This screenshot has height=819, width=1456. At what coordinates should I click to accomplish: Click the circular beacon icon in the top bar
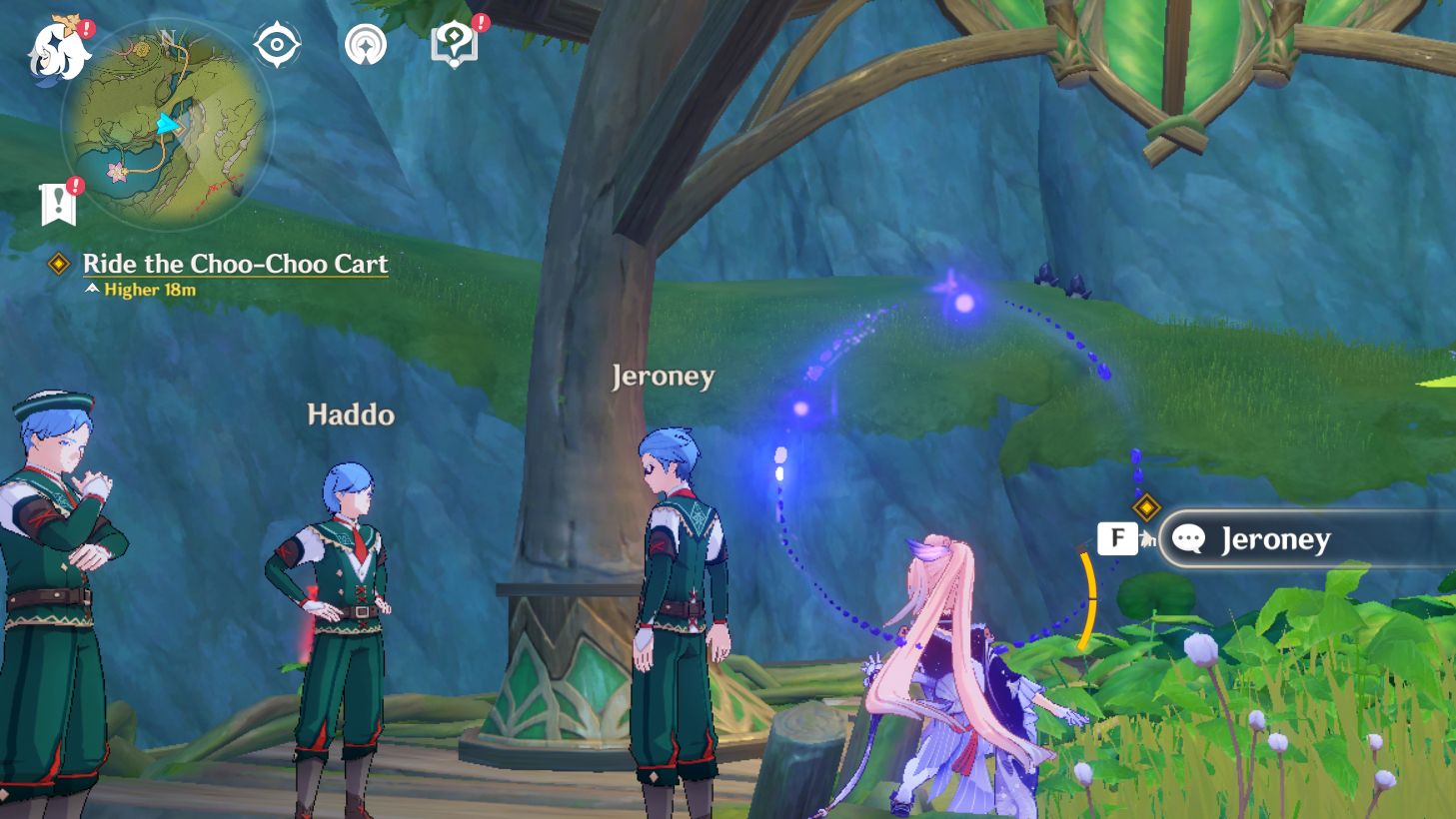(367, 44)
